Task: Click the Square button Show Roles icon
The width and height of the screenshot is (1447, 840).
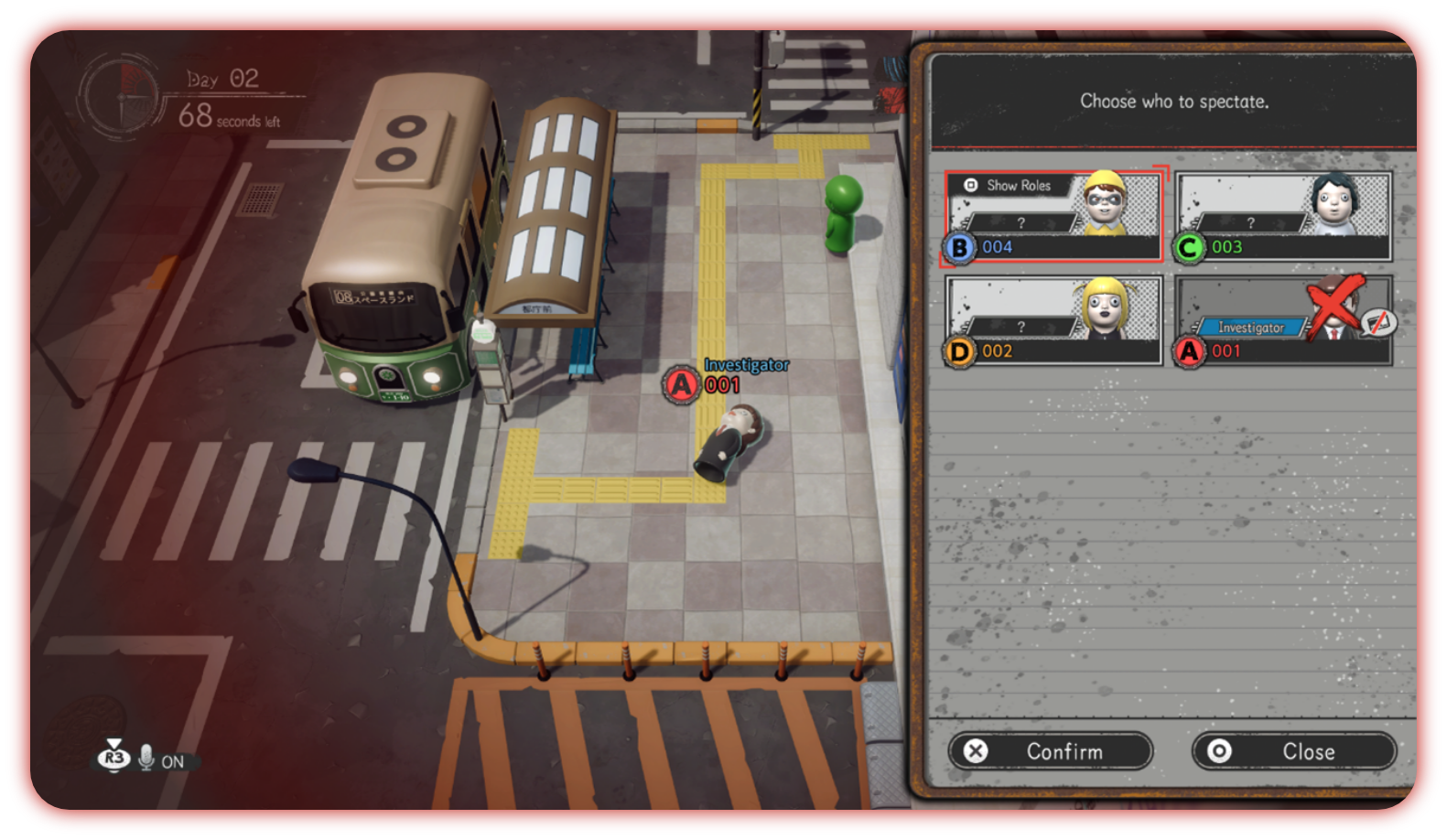Action: coord(973,186)
